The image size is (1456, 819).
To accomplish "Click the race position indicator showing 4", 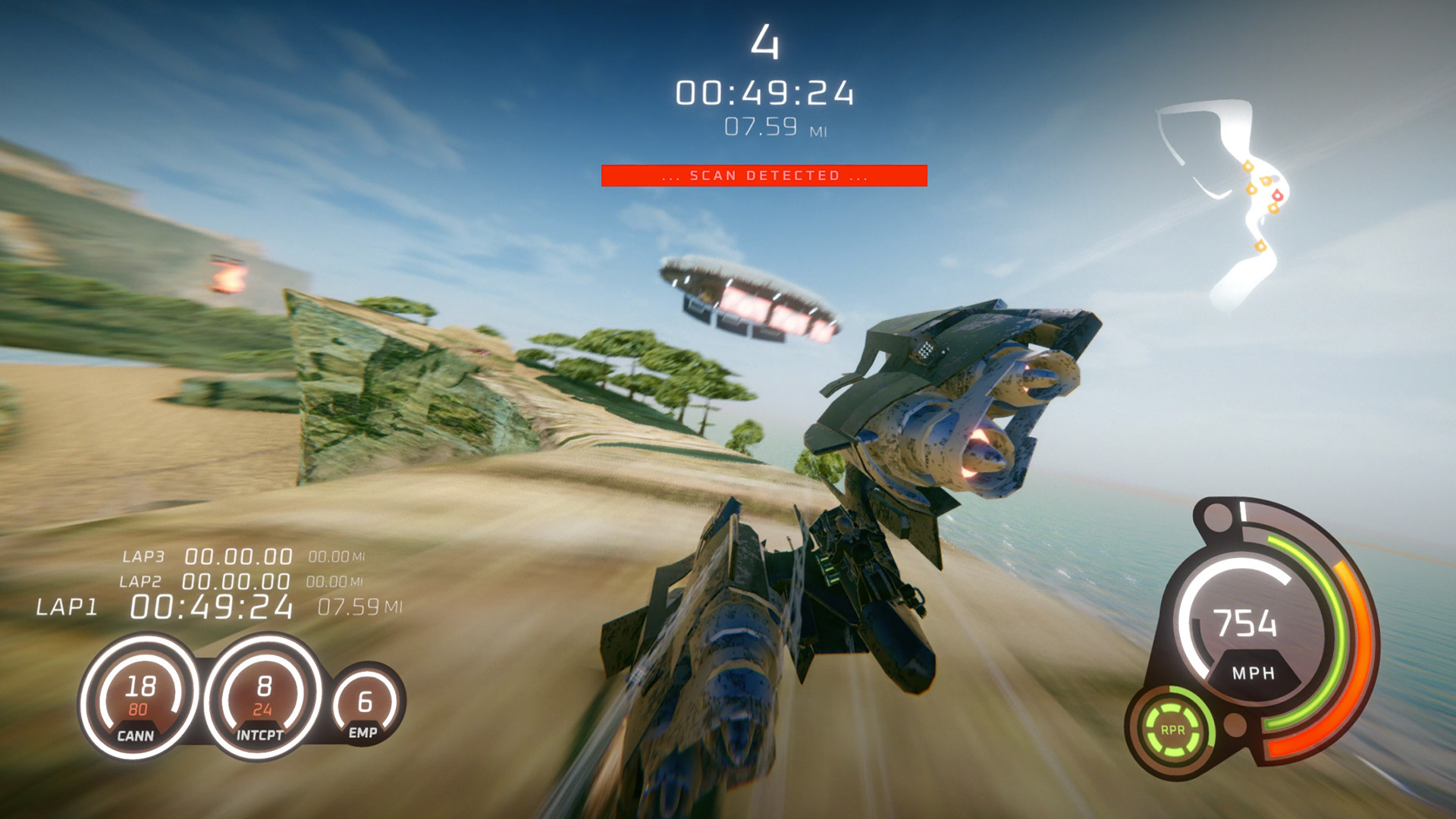I will pos(766,43).
